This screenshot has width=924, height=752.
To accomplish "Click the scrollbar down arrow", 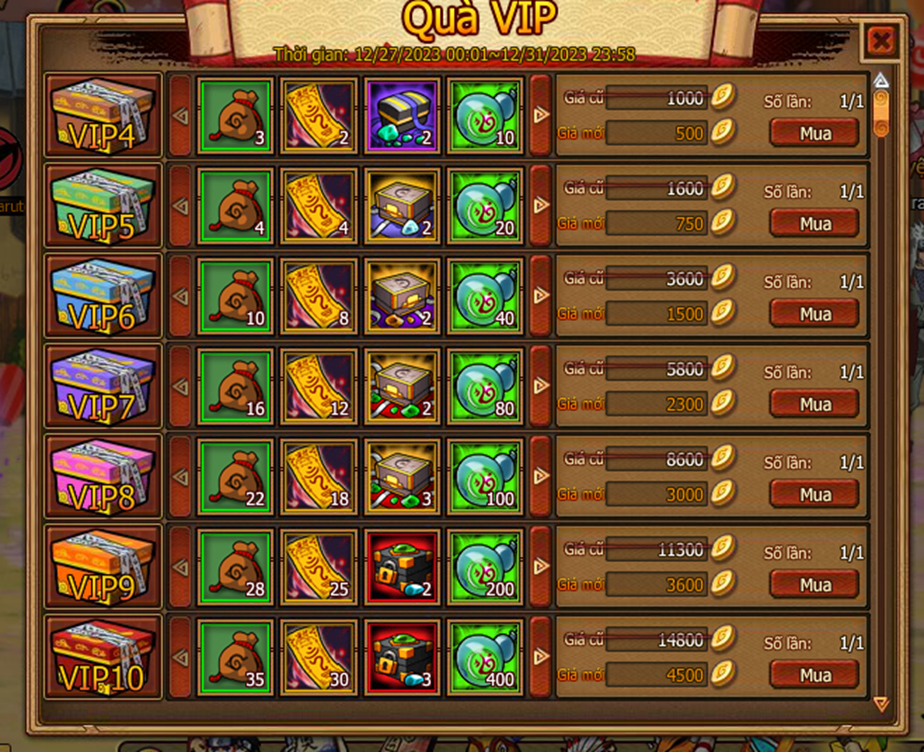I will coord(880,704).
